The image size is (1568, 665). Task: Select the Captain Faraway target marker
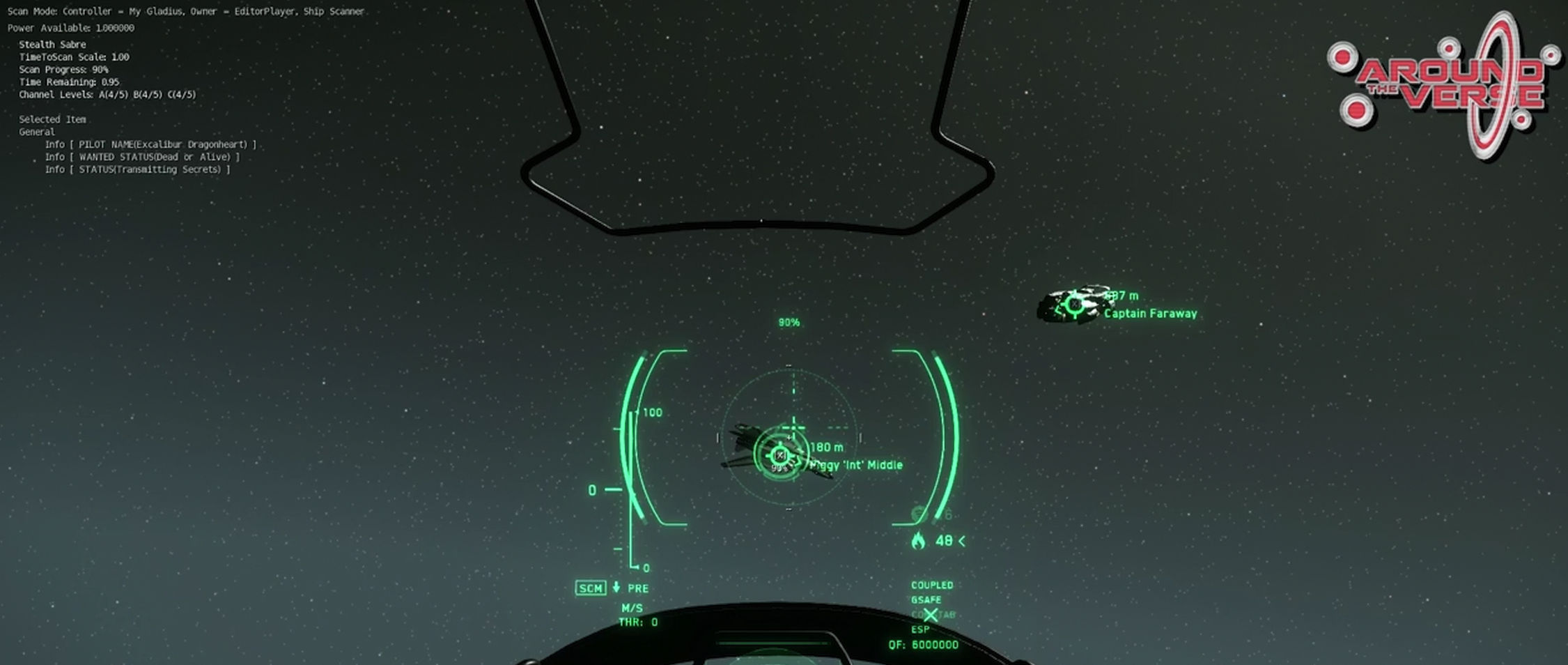coord(1075,304)
